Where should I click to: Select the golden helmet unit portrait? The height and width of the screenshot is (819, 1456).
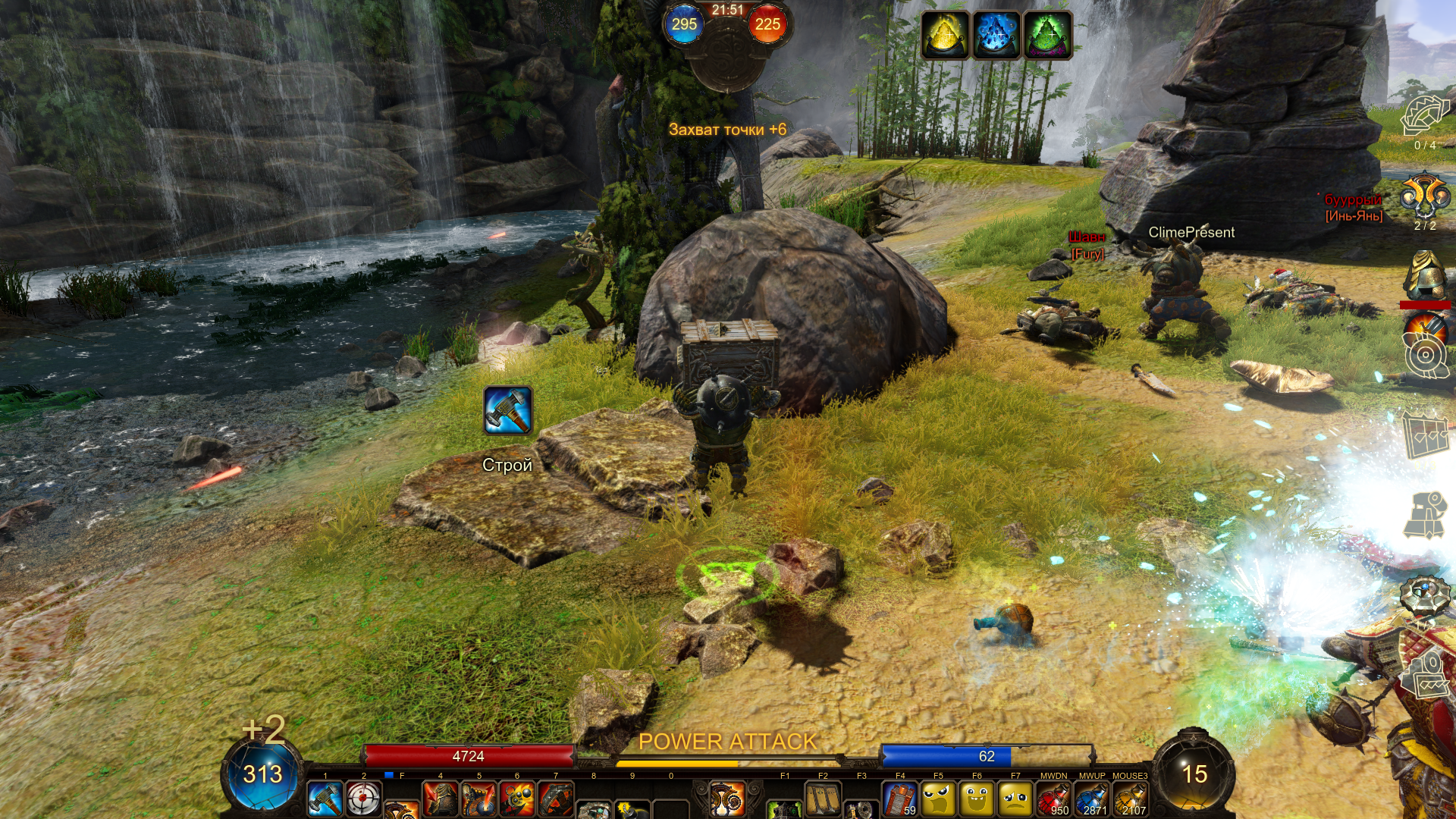click(1425, 275)
